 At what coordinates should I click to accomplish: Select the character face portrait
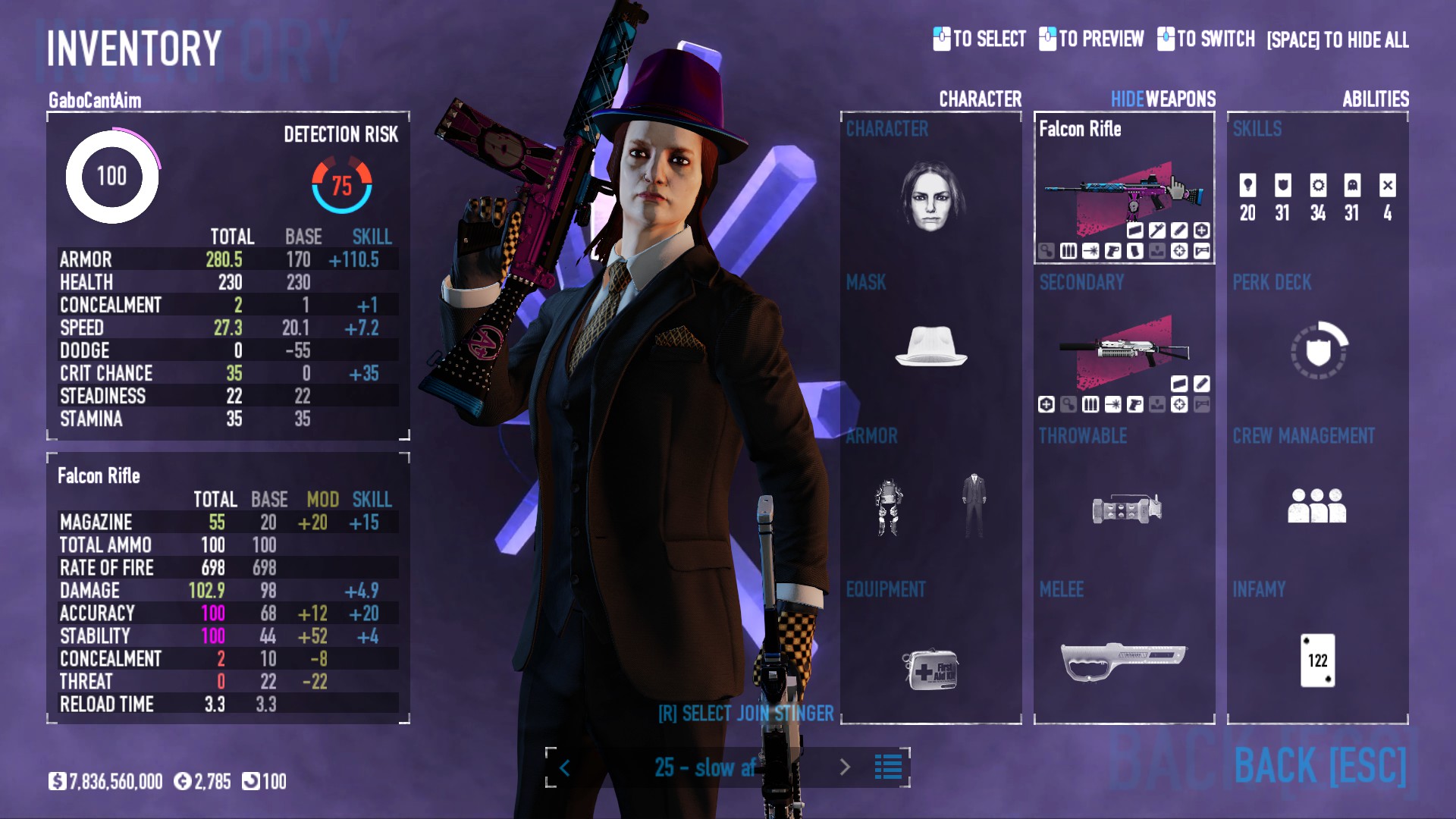point(930,197)
